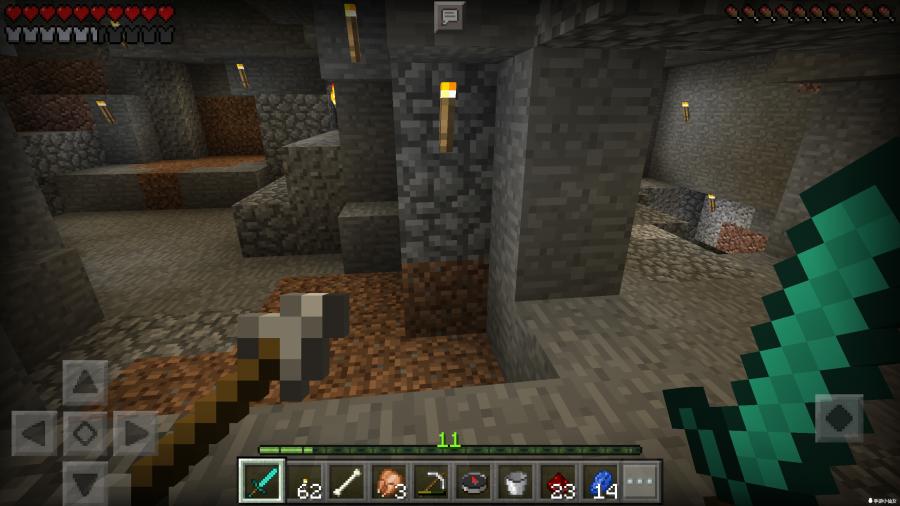Choose the lapis lazuli stack of 14
Image resolution: width=900 pixels, height=506 pixels.
click(x=600, y=481)
